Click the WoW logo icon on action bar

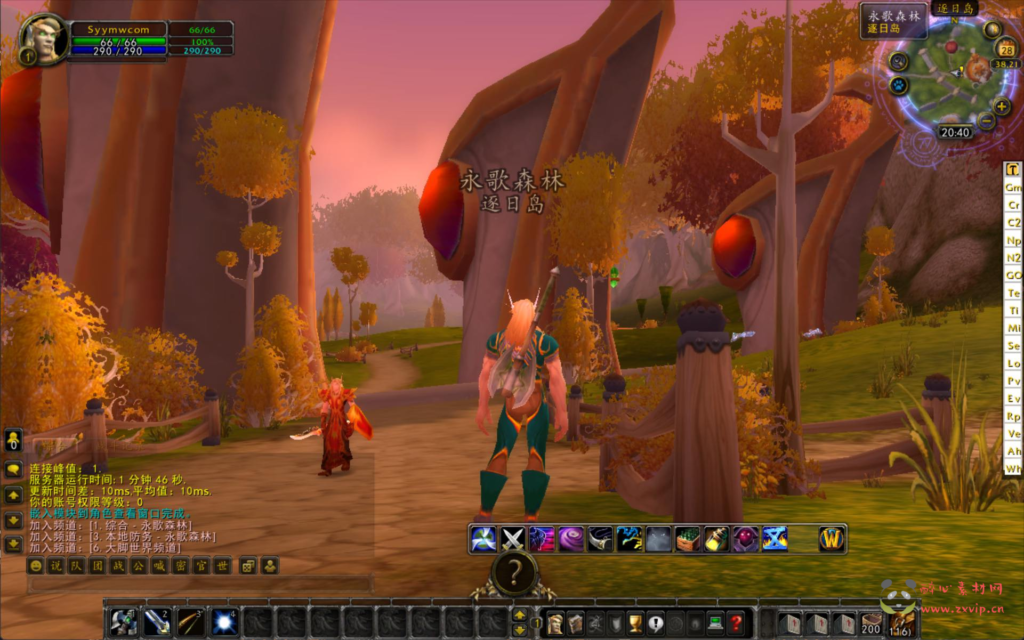[832, 539]
